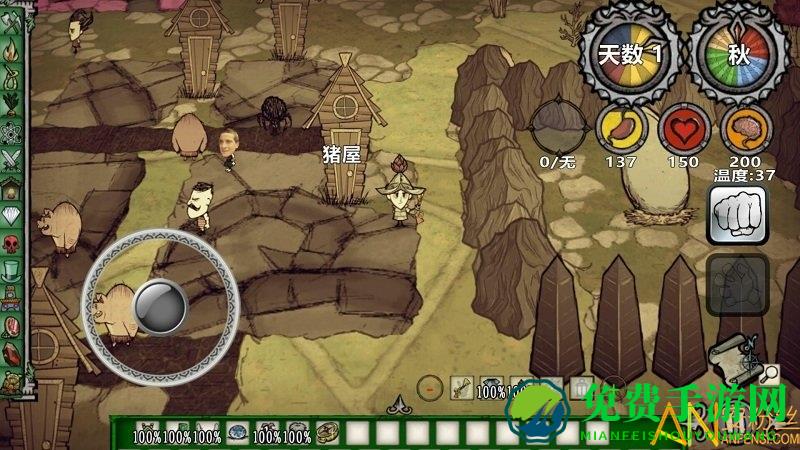
Task: Open the Tools crafting tab
Action: tap(11, 20)
